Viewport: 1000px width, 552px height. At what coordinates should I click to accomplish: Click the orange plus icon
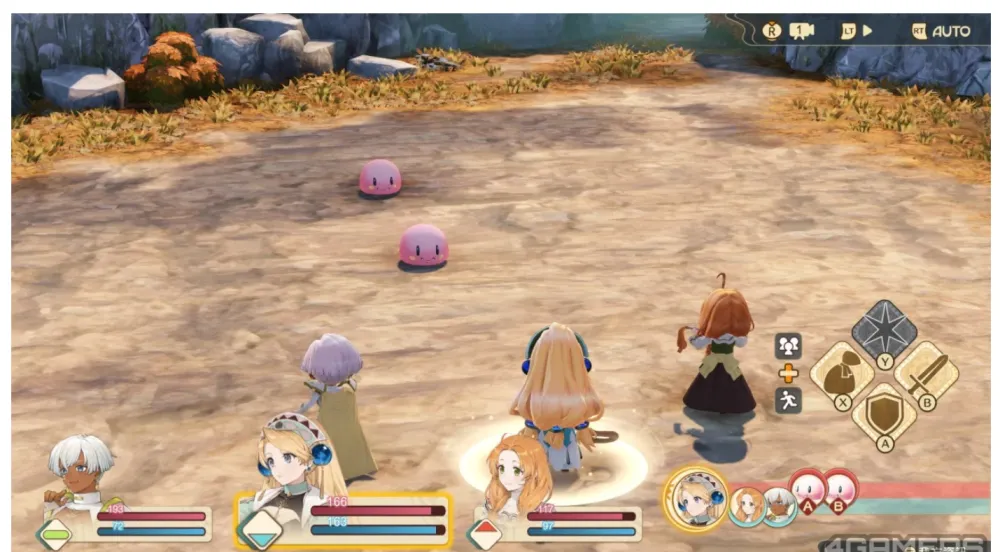pos(788,373)
